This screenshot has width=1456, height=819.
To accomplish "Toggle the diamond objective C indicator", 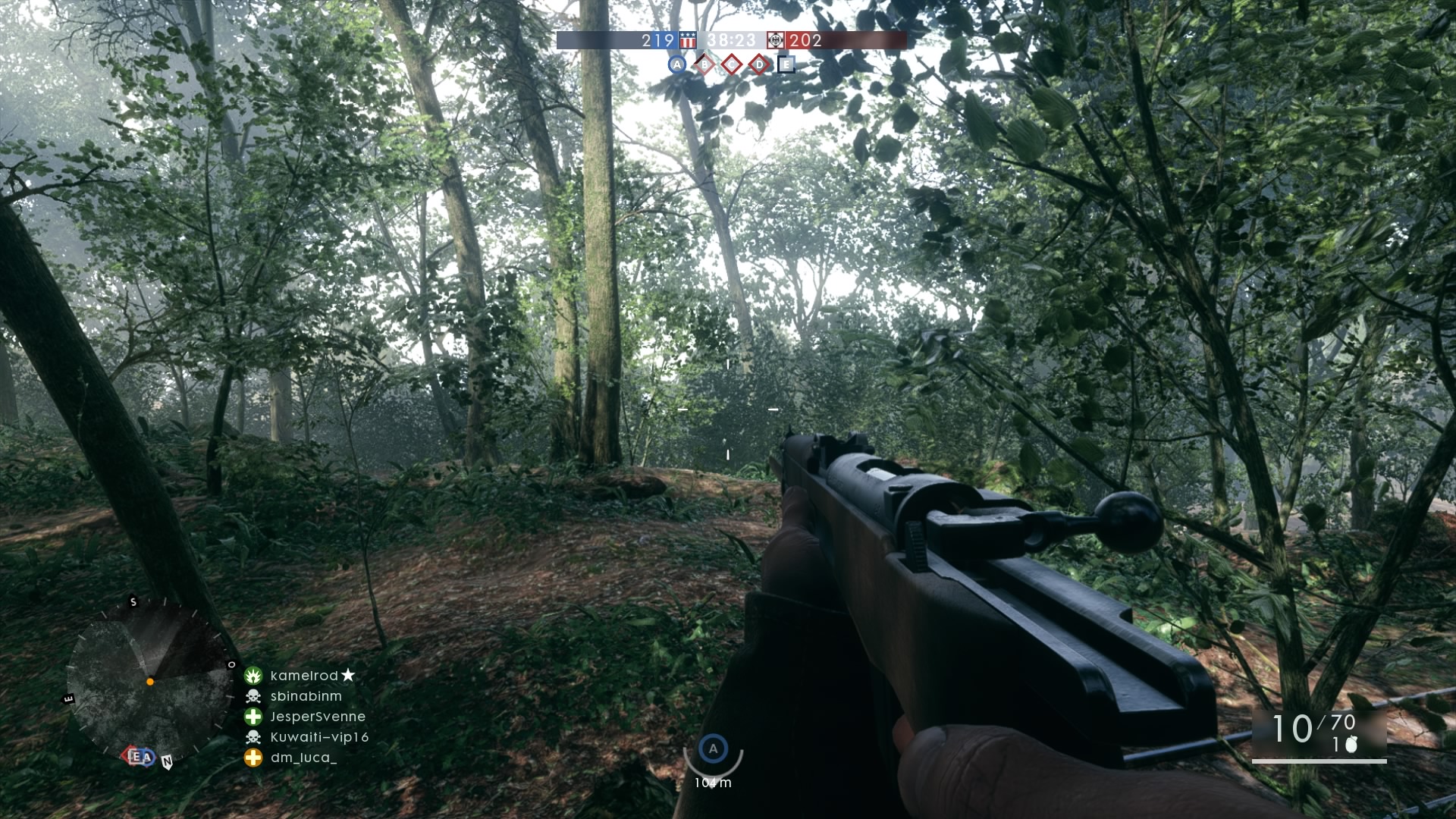I will coord(731,66).
